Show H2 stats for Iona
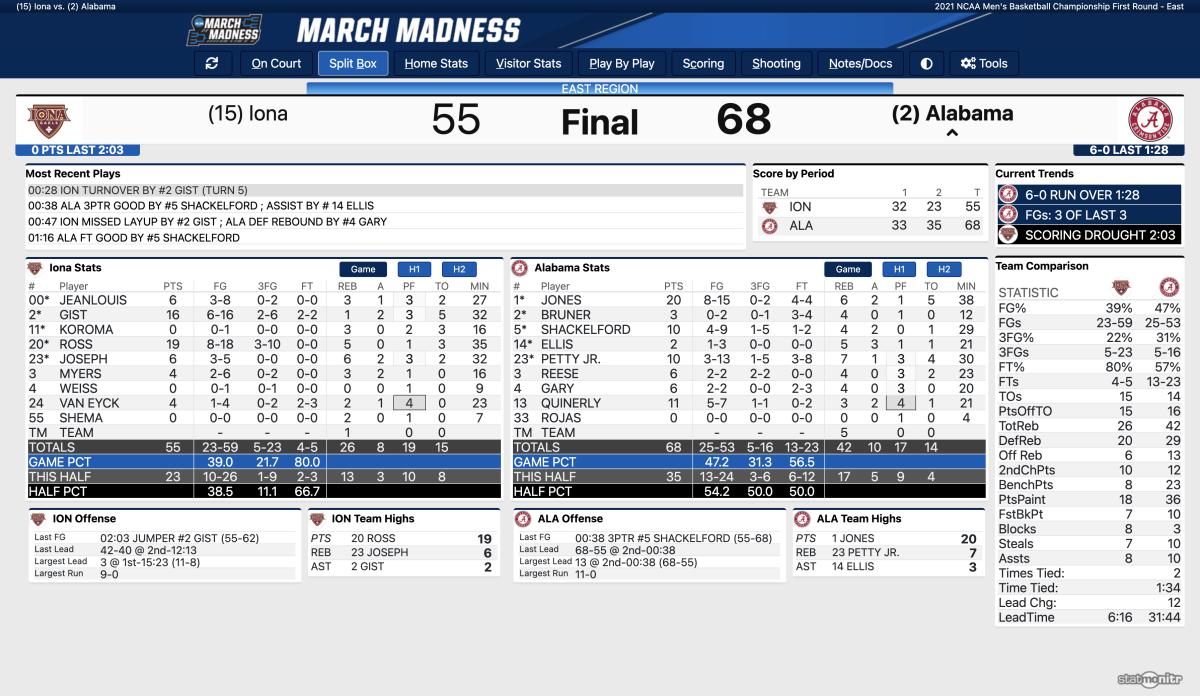Image resolution: width=1200 pixels, height=696 pixels. click(459, 269)
